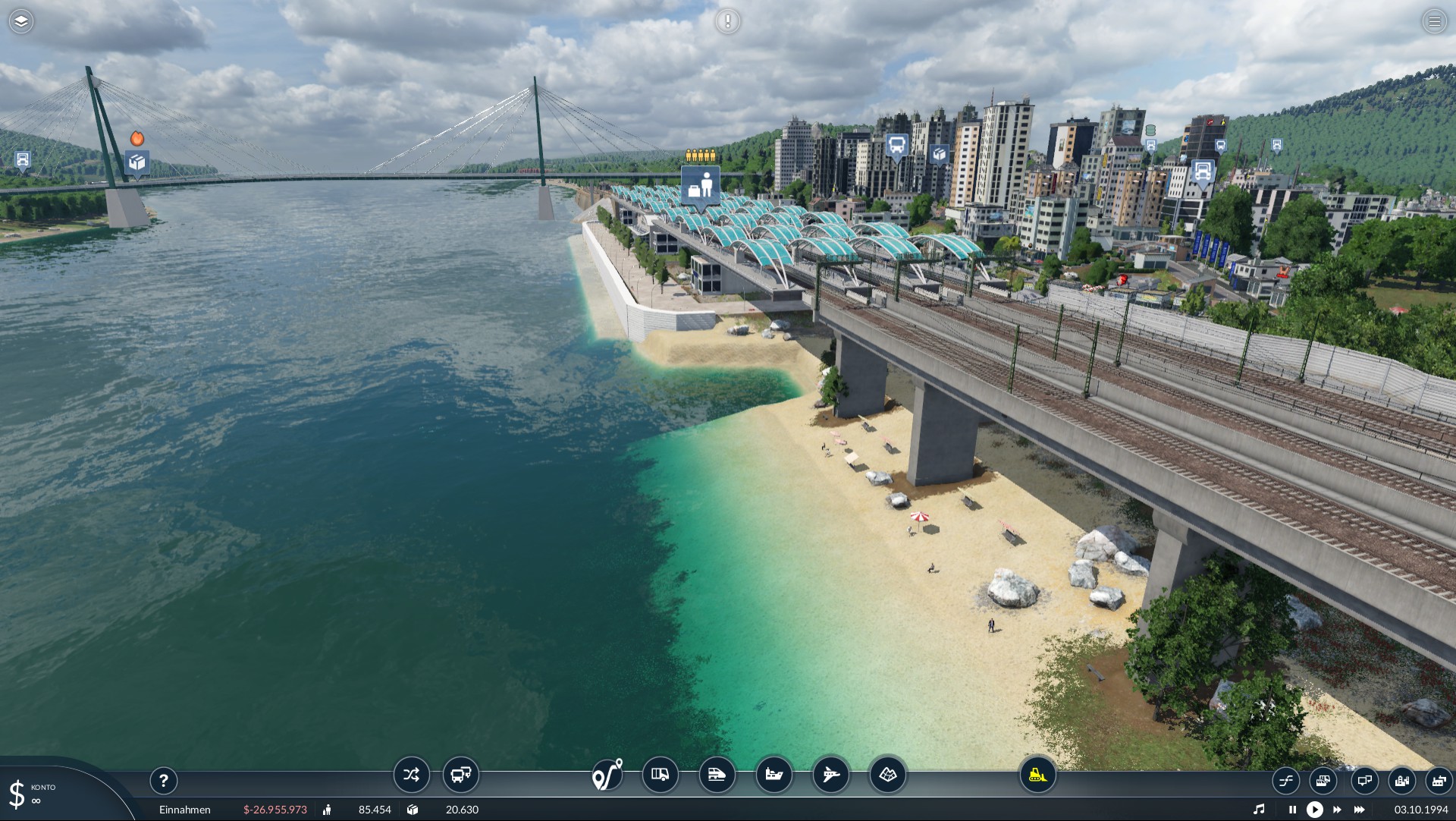
Task: Toggle the music note icon
Action: coord(1259,810)
